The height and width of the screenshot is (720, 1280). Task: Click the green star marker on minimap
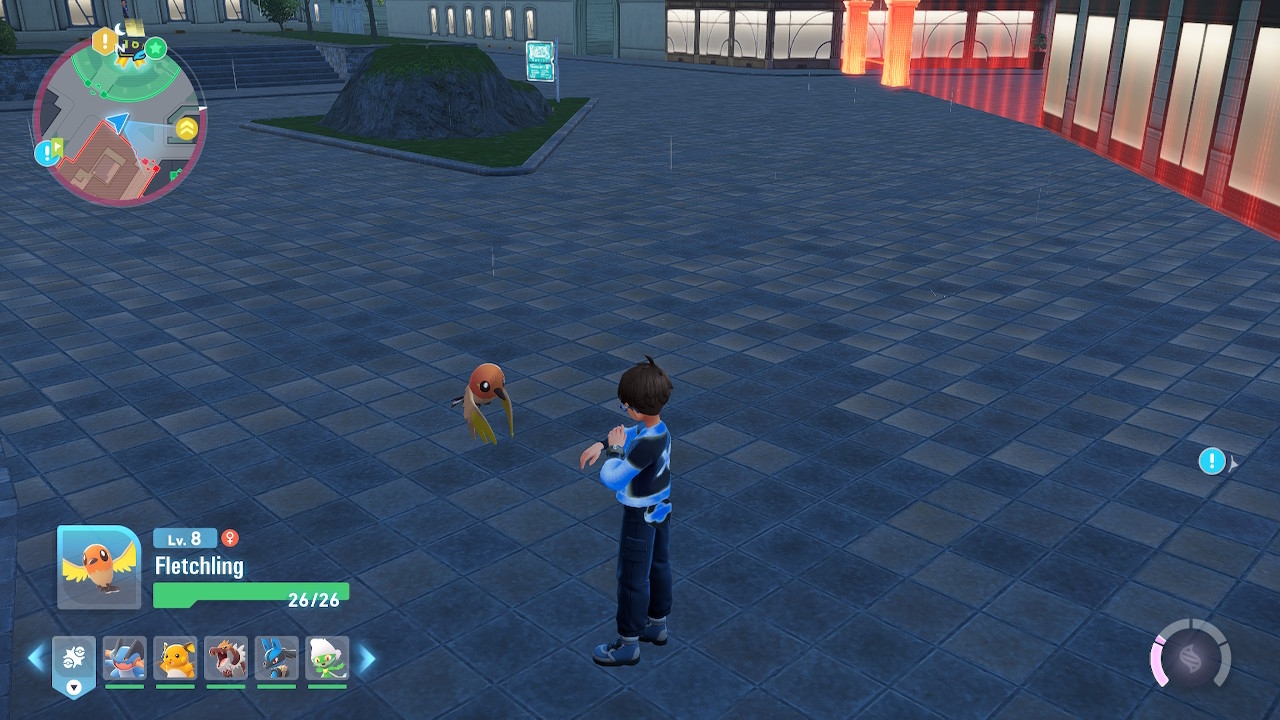tap(156, 48)
